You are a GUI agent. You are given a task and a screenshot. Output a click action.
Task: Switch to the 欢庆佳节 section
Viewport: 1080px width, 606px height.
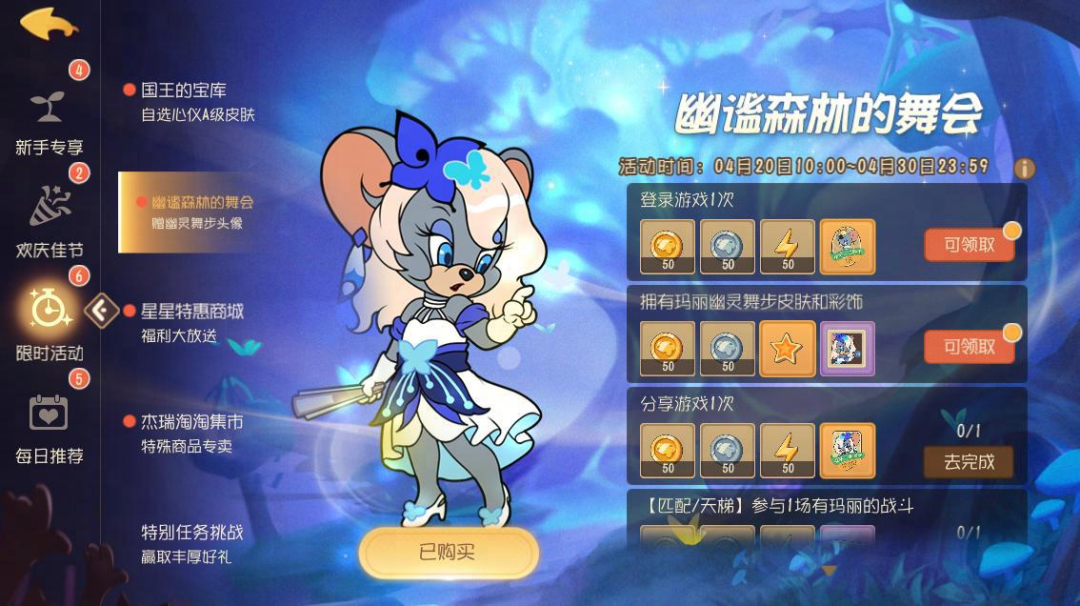click(x=48, y=220)
